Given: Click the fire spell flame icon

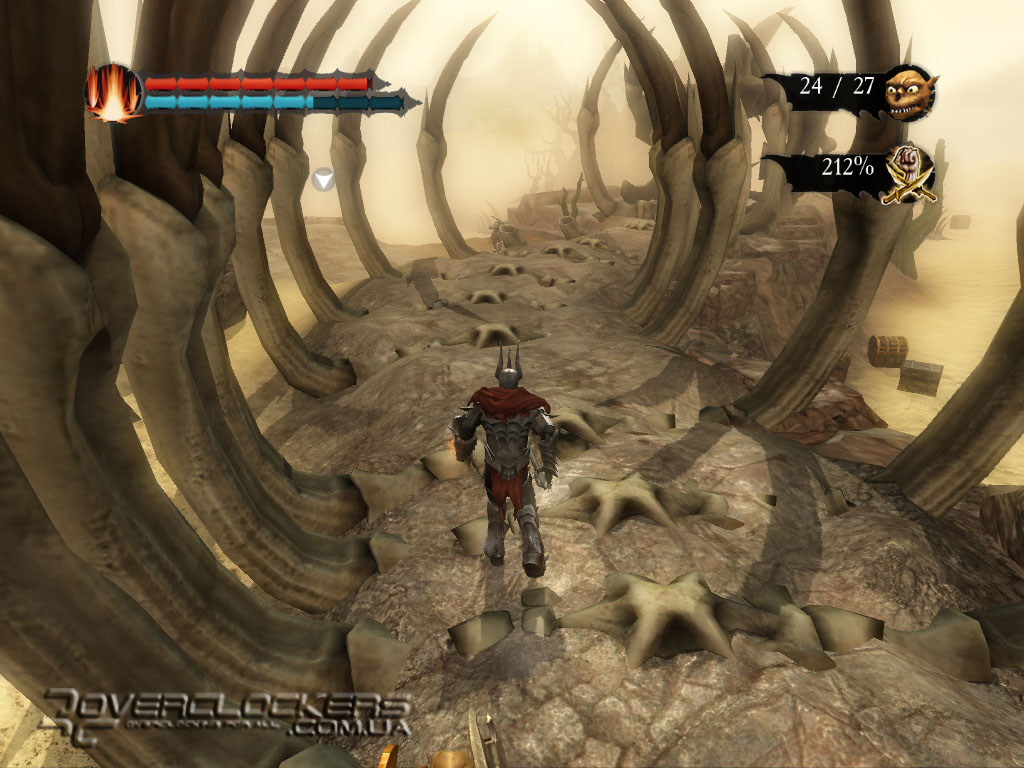Looking at the screenshot, I should coord(113,92).
